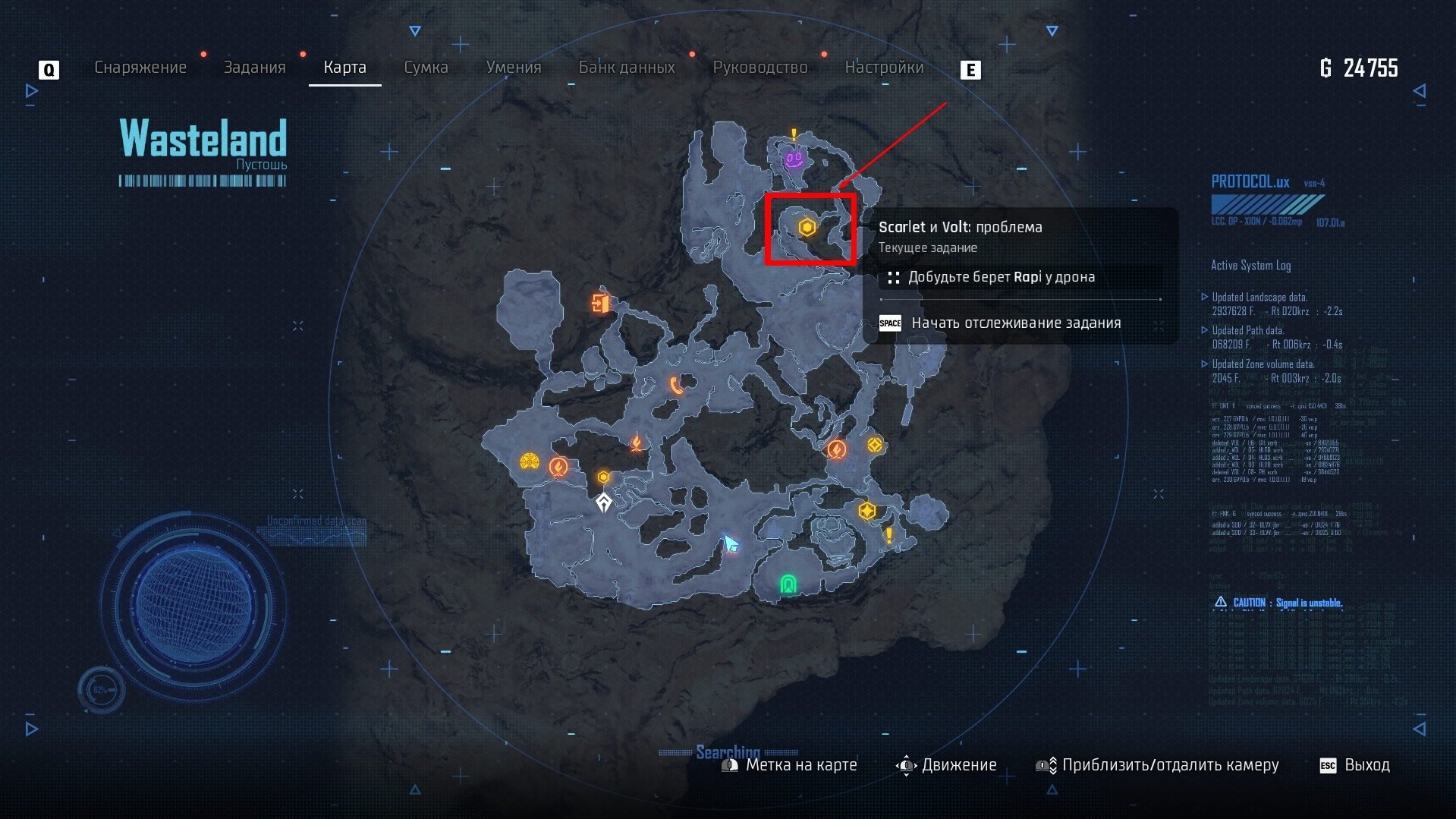Select the Карта tab
This screenshot has height=819, width=1456.
344,68
